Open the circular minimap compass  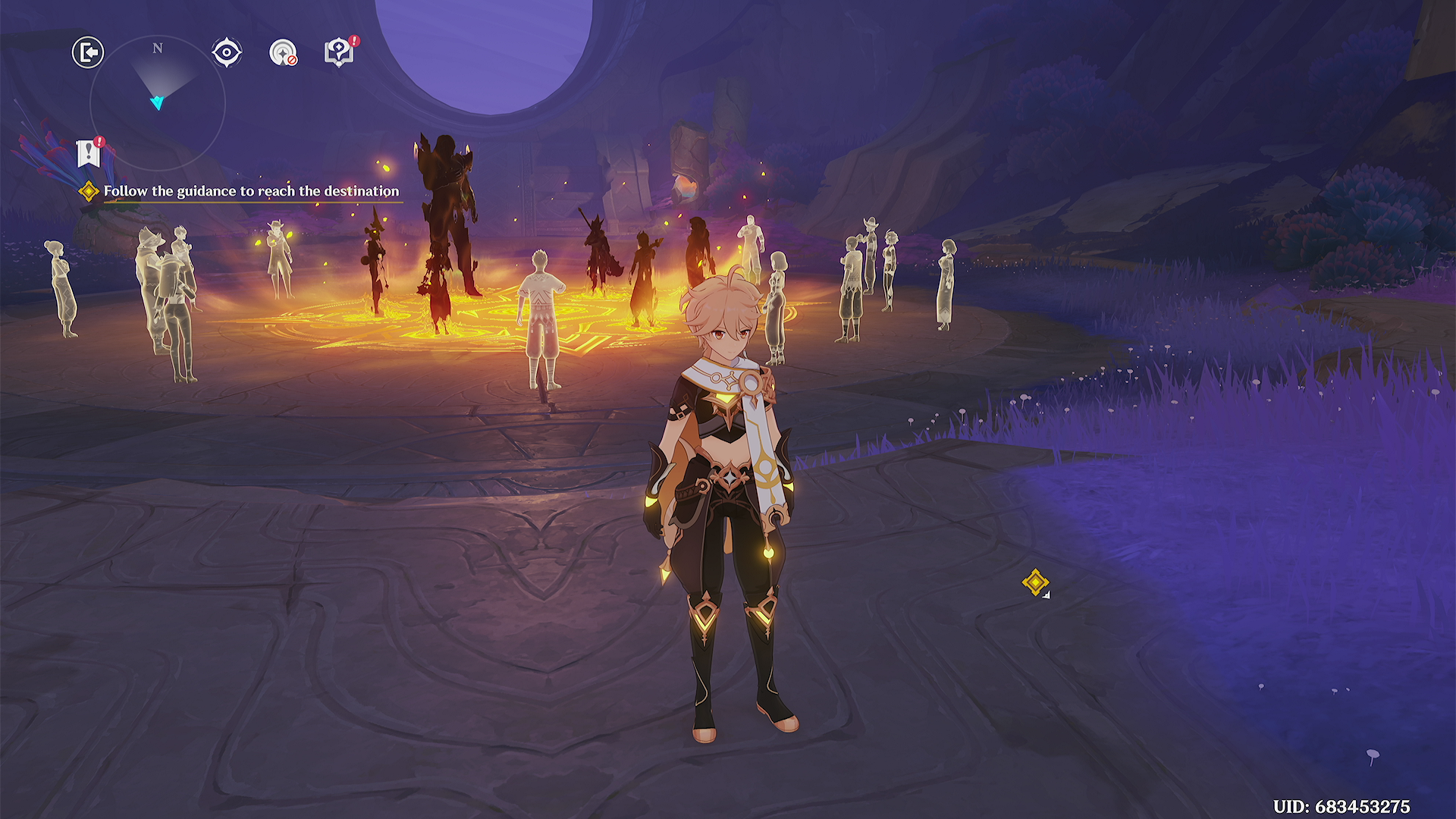coord(158,103)
